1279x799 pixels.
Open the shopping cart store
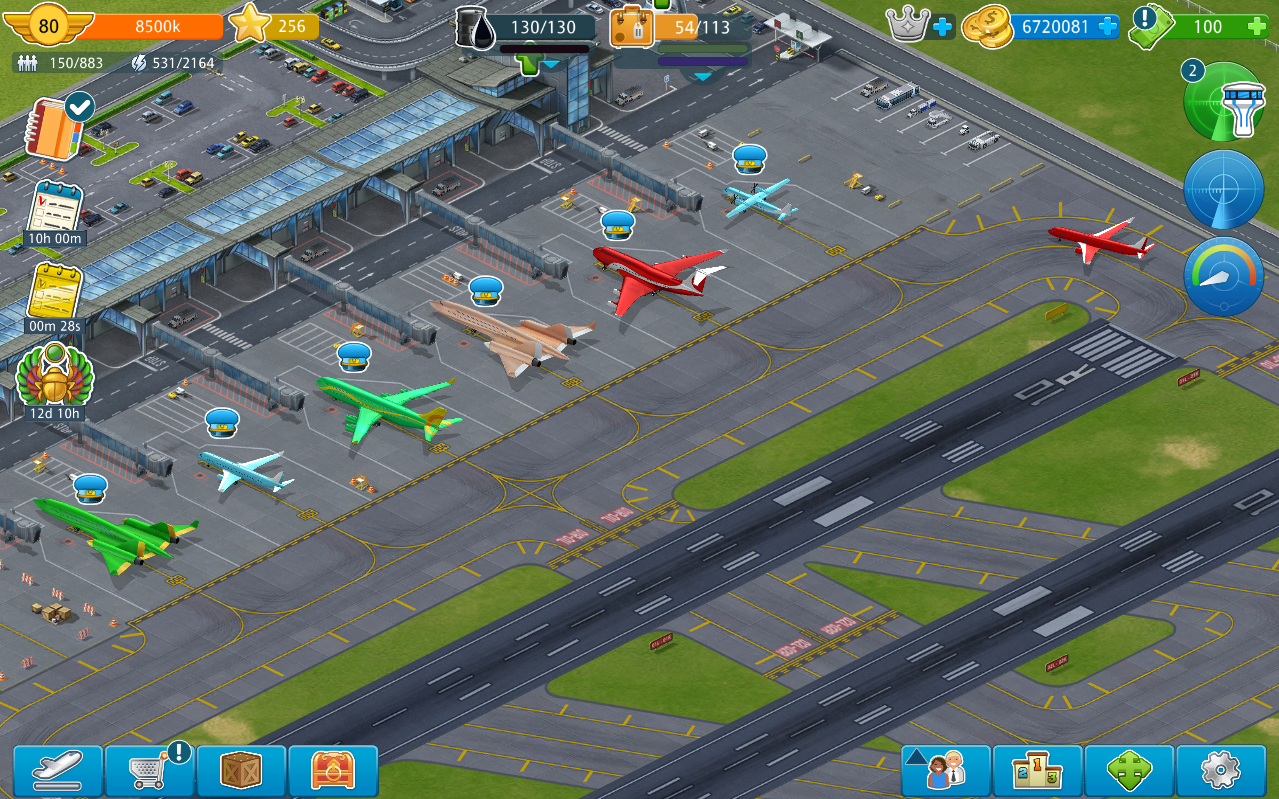coord(150,771)
